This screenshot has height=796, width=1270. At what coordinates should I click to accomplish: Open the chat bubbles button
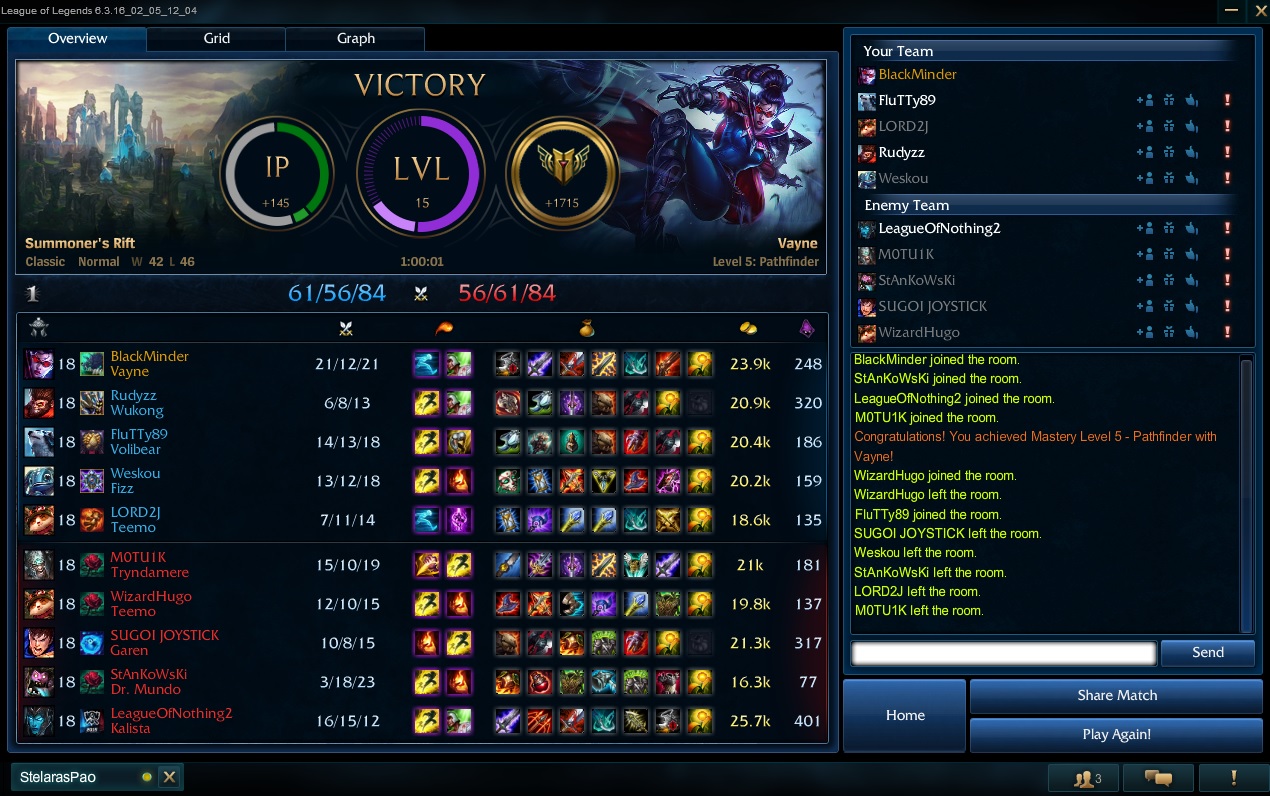[x=1157, y=778]
